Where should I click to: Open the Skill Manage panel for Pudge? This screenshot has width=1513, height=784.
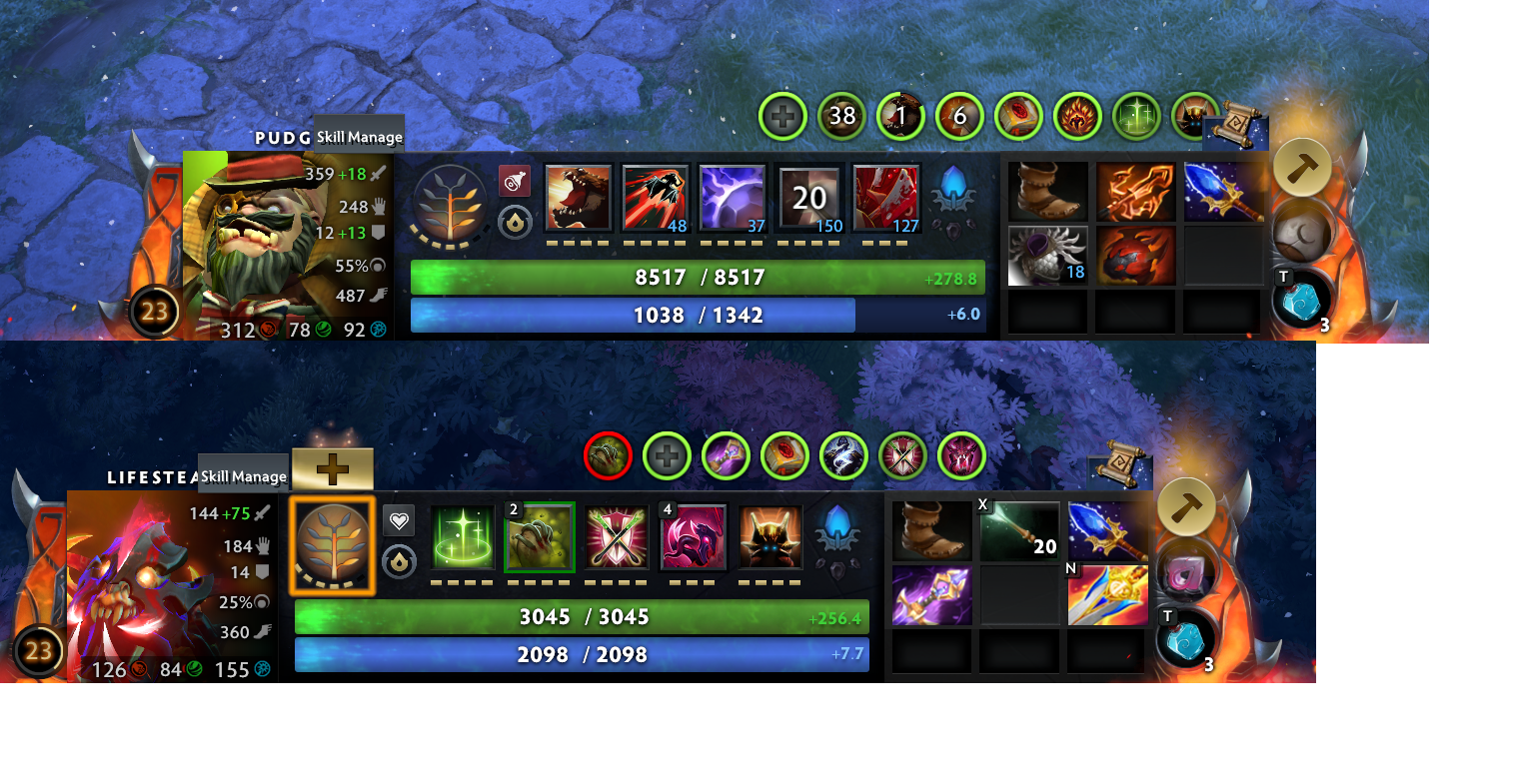(357, 135)
